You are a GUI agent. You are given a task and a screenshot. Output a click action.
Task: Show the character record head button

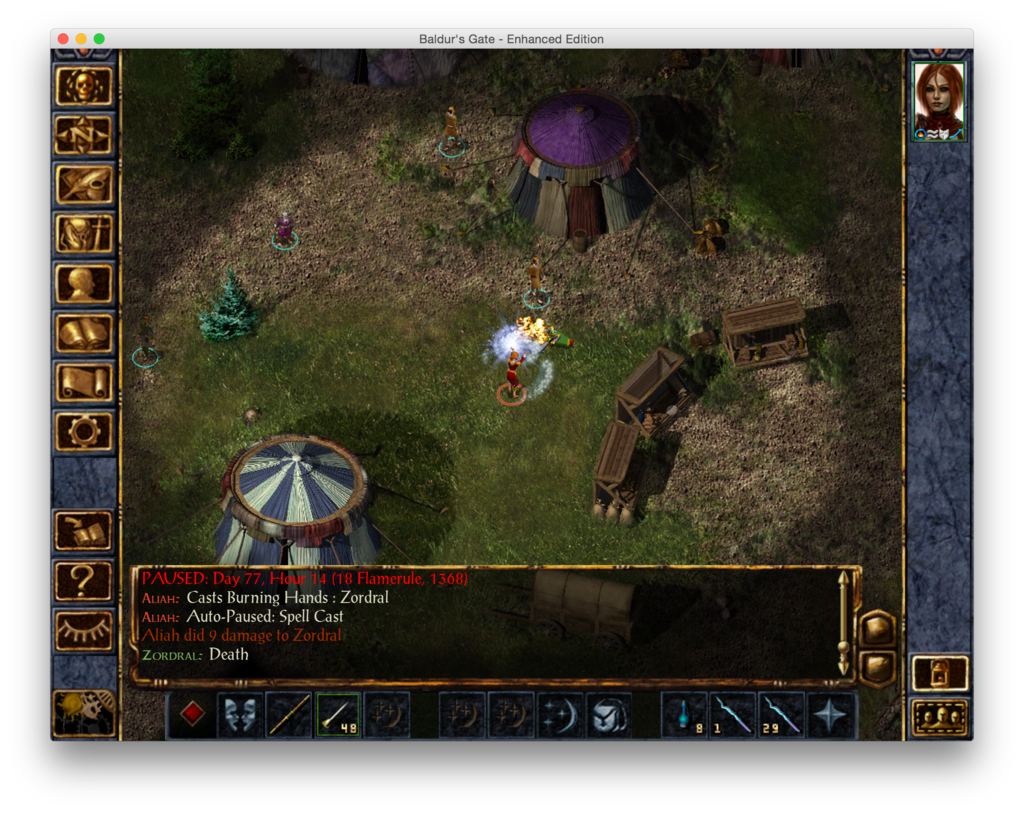pyautogui.click(x=84, y=283)
